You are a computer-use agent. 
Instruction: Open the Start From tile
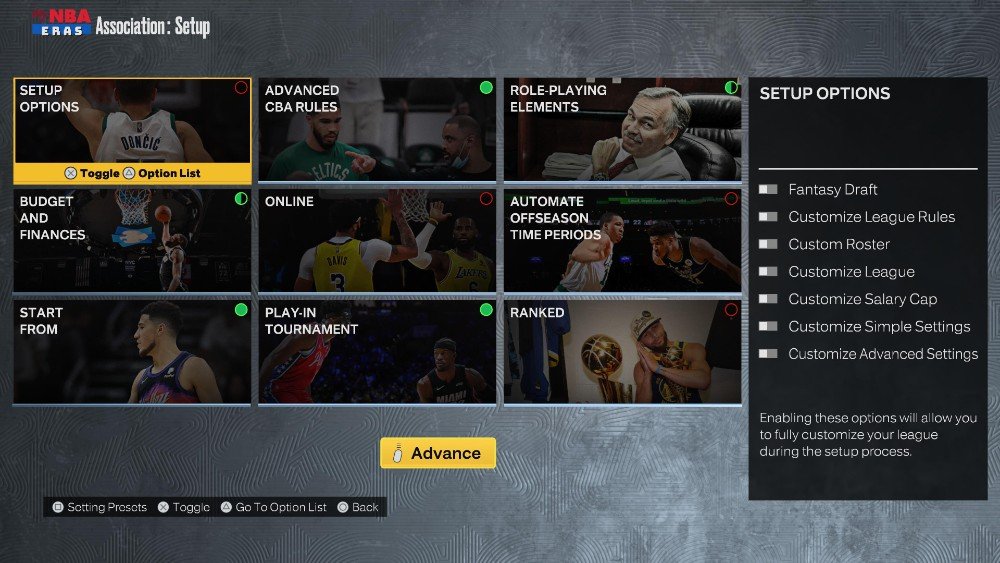click(132, 353)
